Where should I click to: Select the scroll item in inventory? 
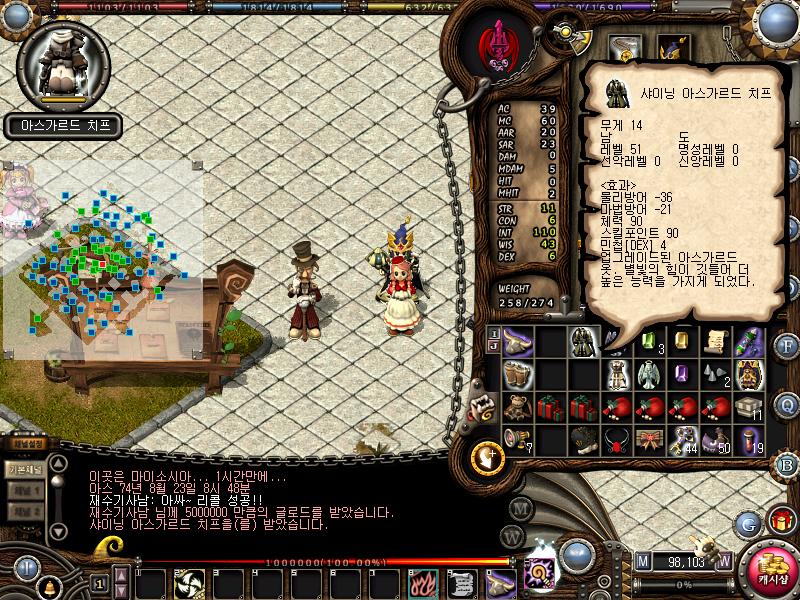(x=715, y=342)
